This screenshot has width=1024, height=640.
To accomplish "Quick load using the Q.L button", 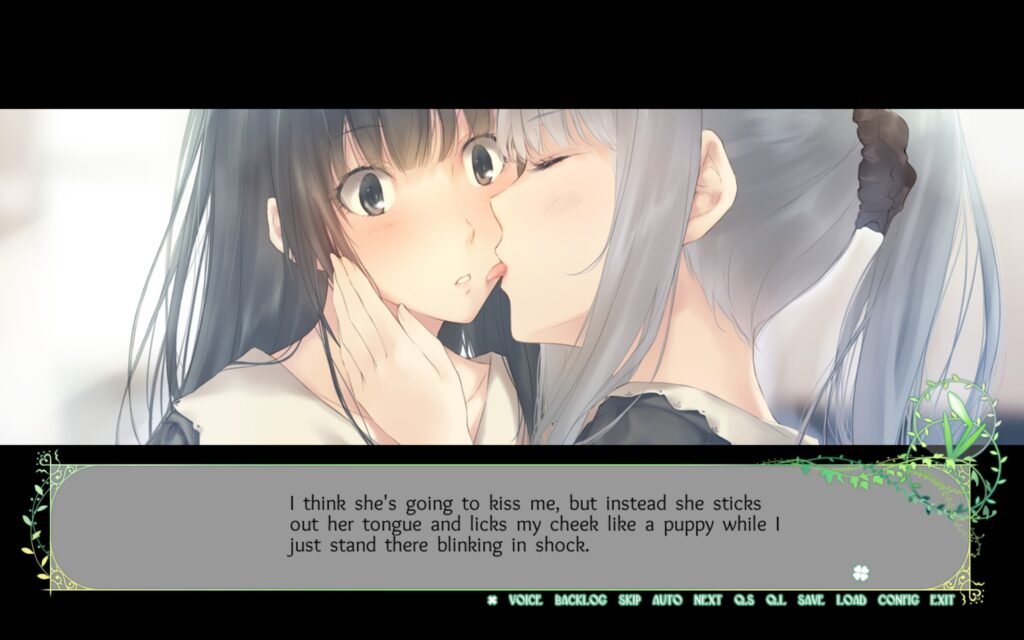I will tap(776, 600).
